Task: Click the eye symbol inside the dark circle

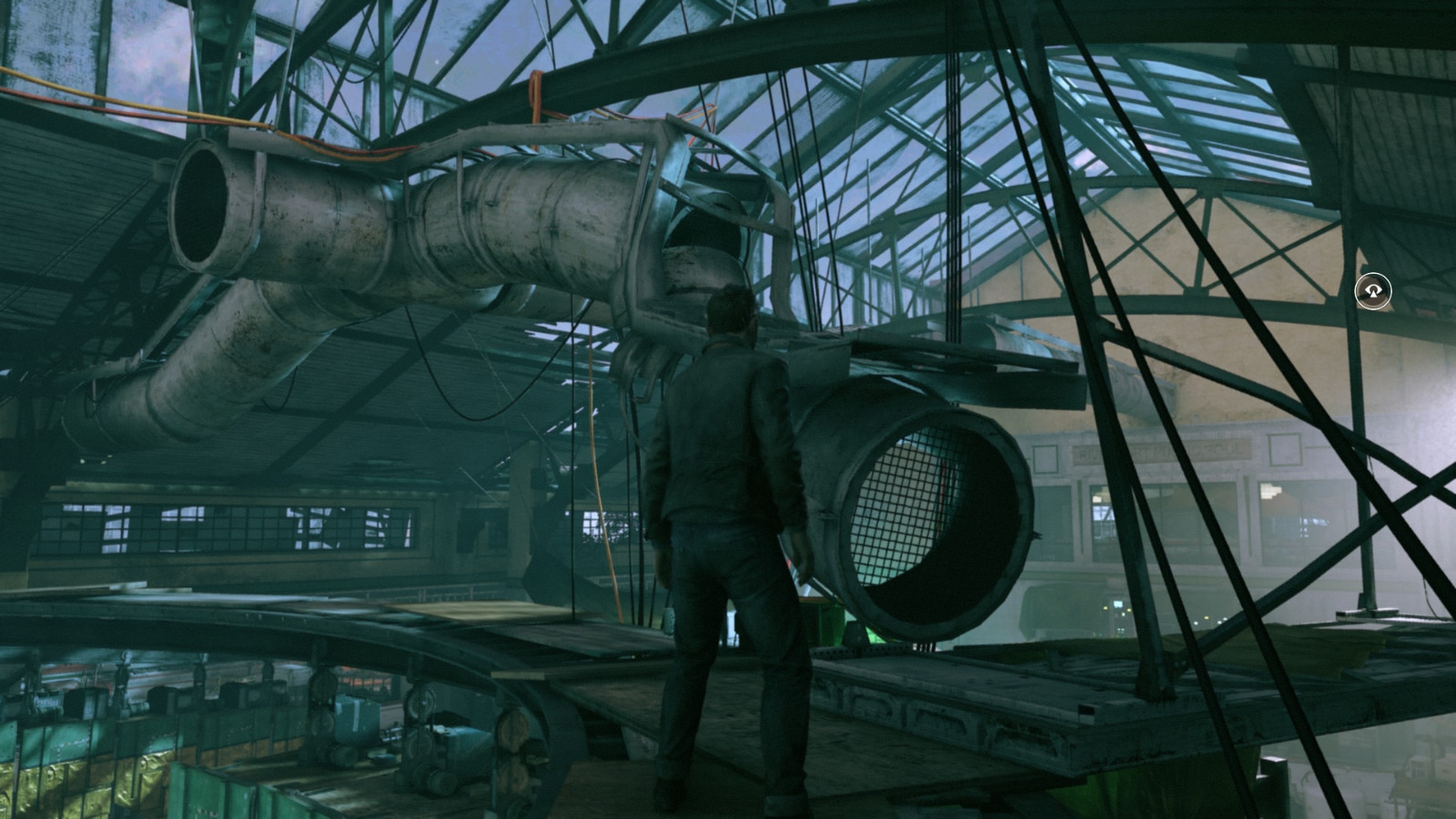Action: coord(1374,289)
